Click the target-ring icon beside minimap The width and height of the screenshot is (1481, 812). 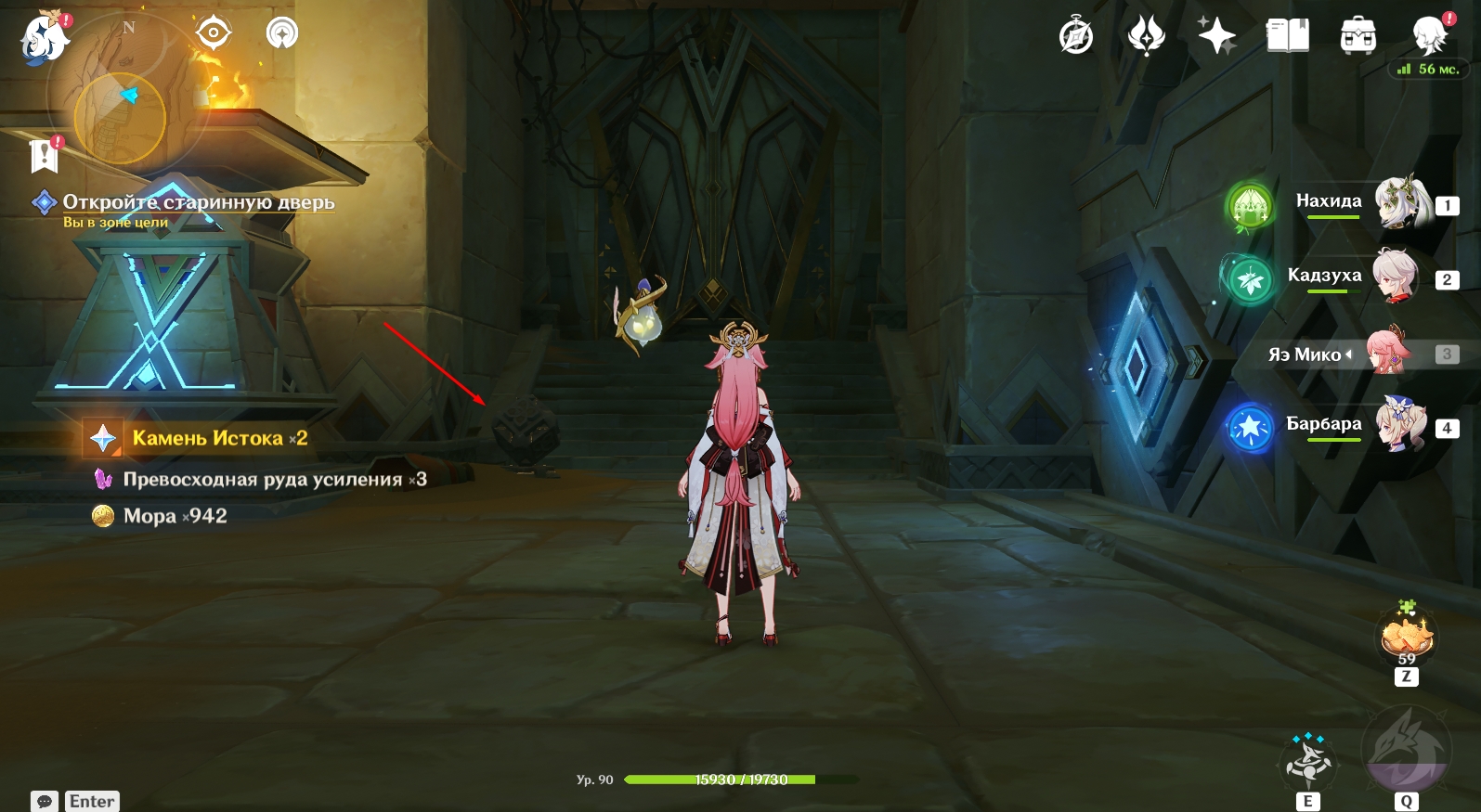(213, 33)
